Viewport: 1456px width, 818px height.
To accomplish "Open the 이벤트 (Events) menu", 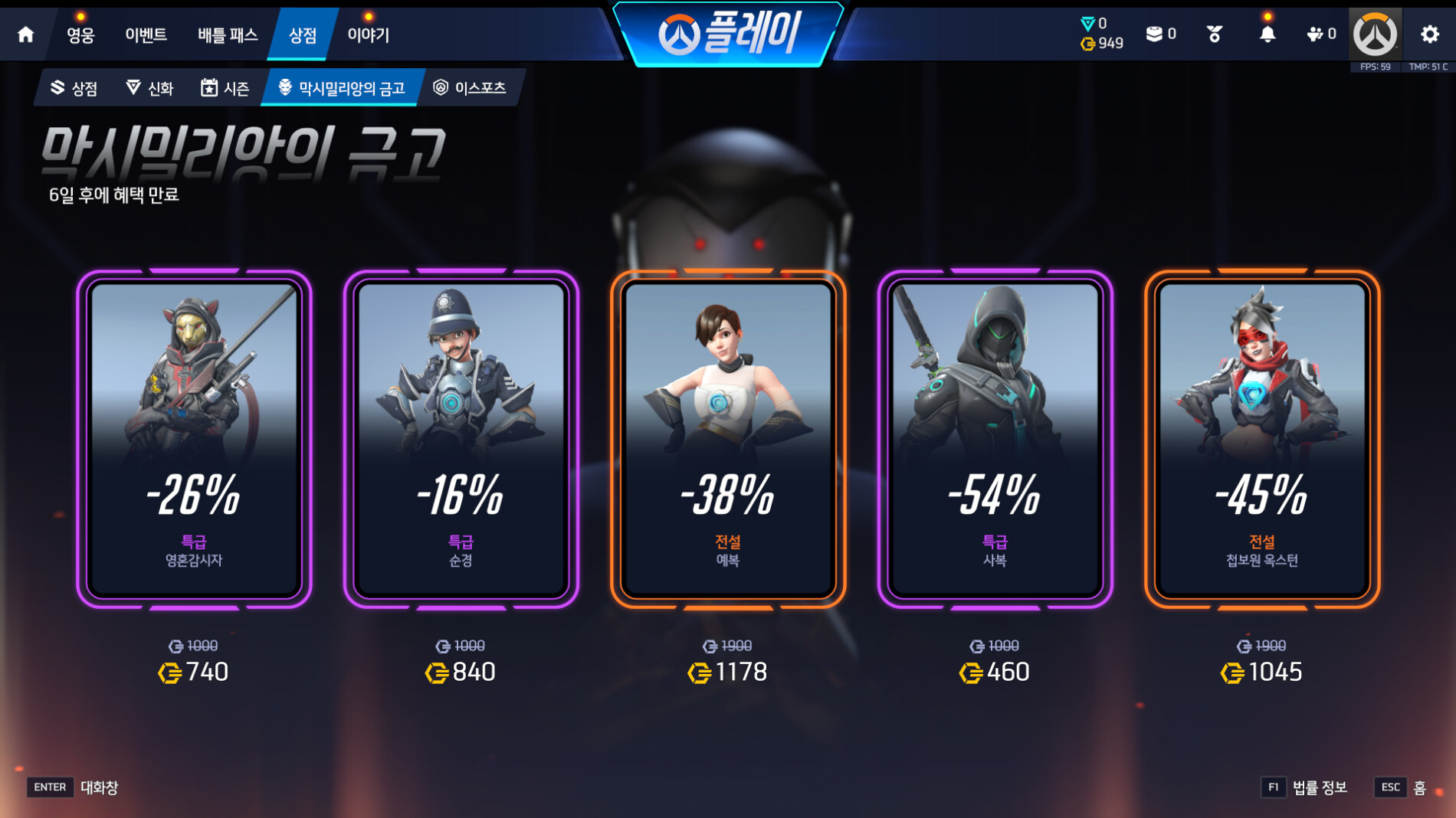I will (146, 35).
